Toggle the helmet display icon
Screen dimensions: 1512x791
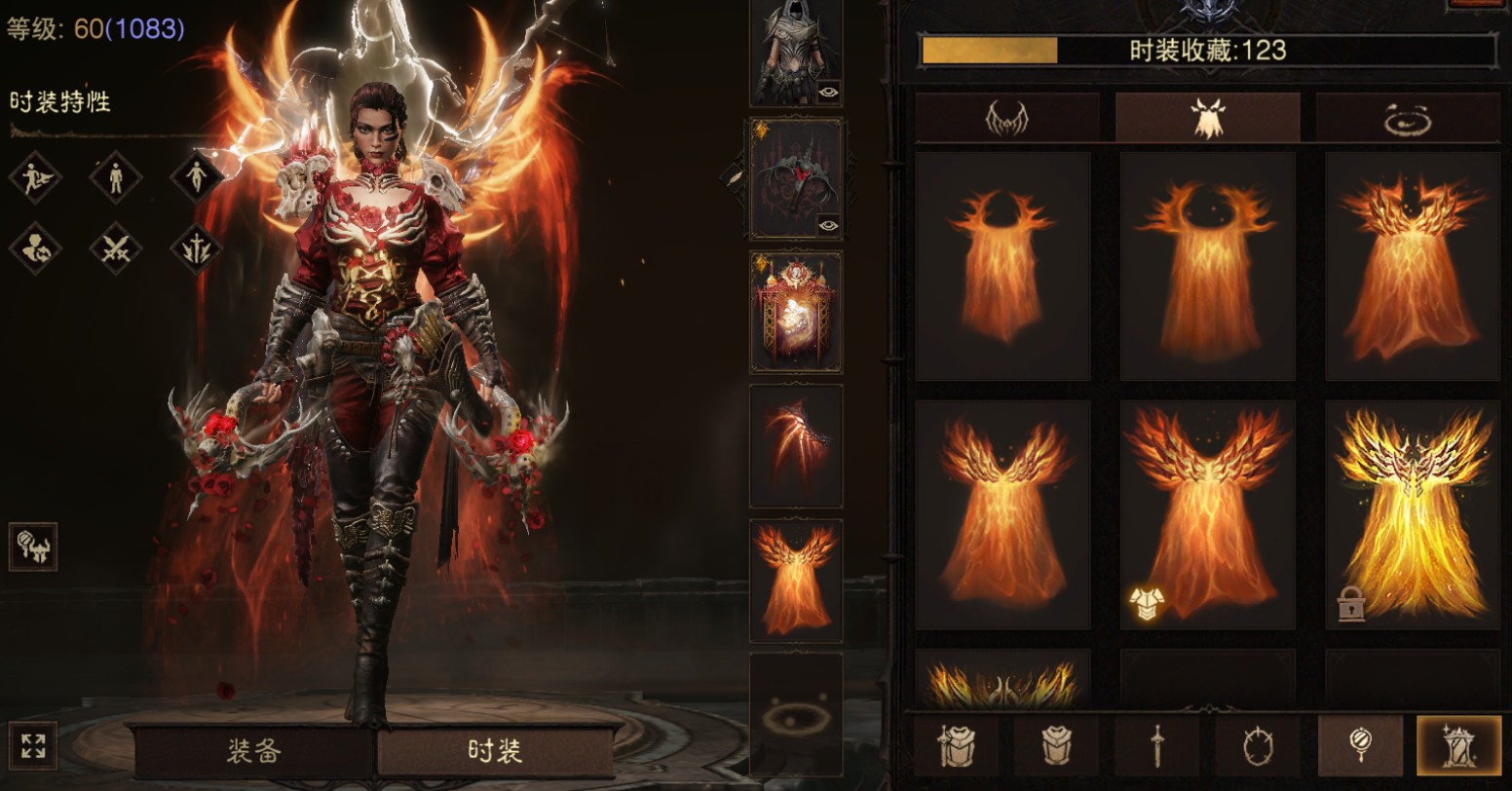tap(33, 546)
